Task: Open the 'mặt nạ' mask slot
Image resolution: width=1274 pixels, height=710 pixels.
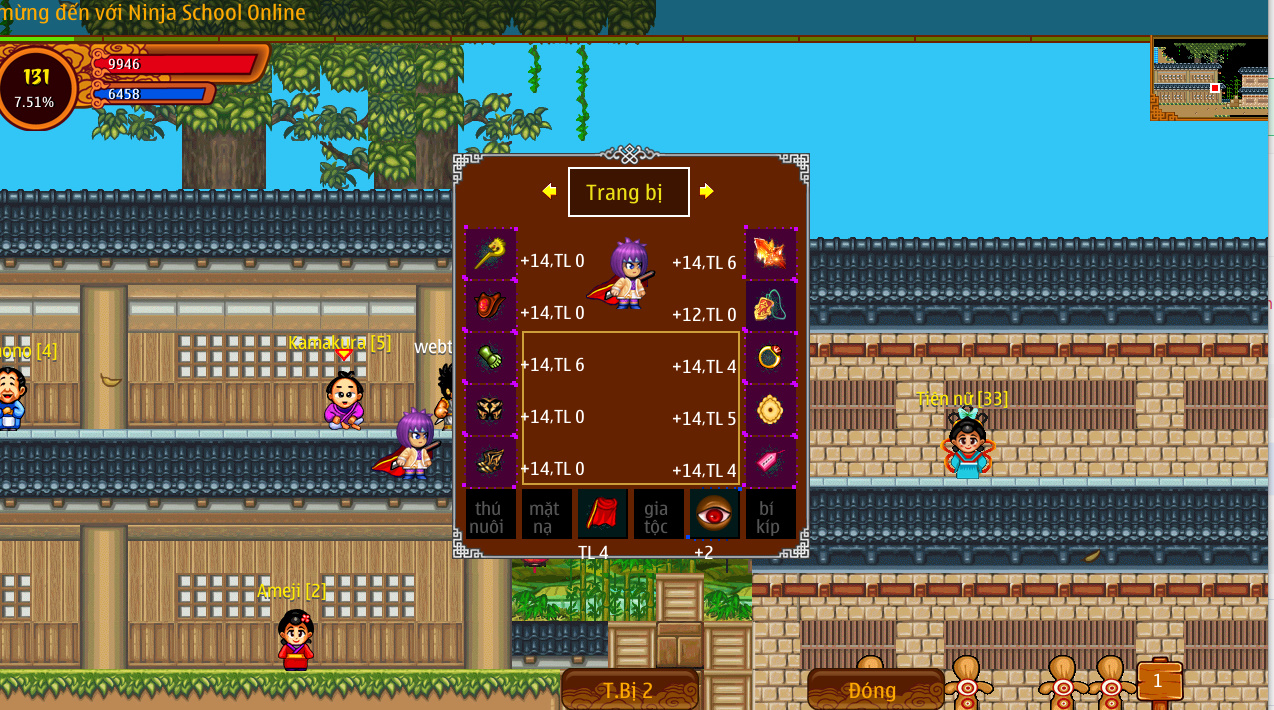Action: pyautogui.click(x=546, y=514)
